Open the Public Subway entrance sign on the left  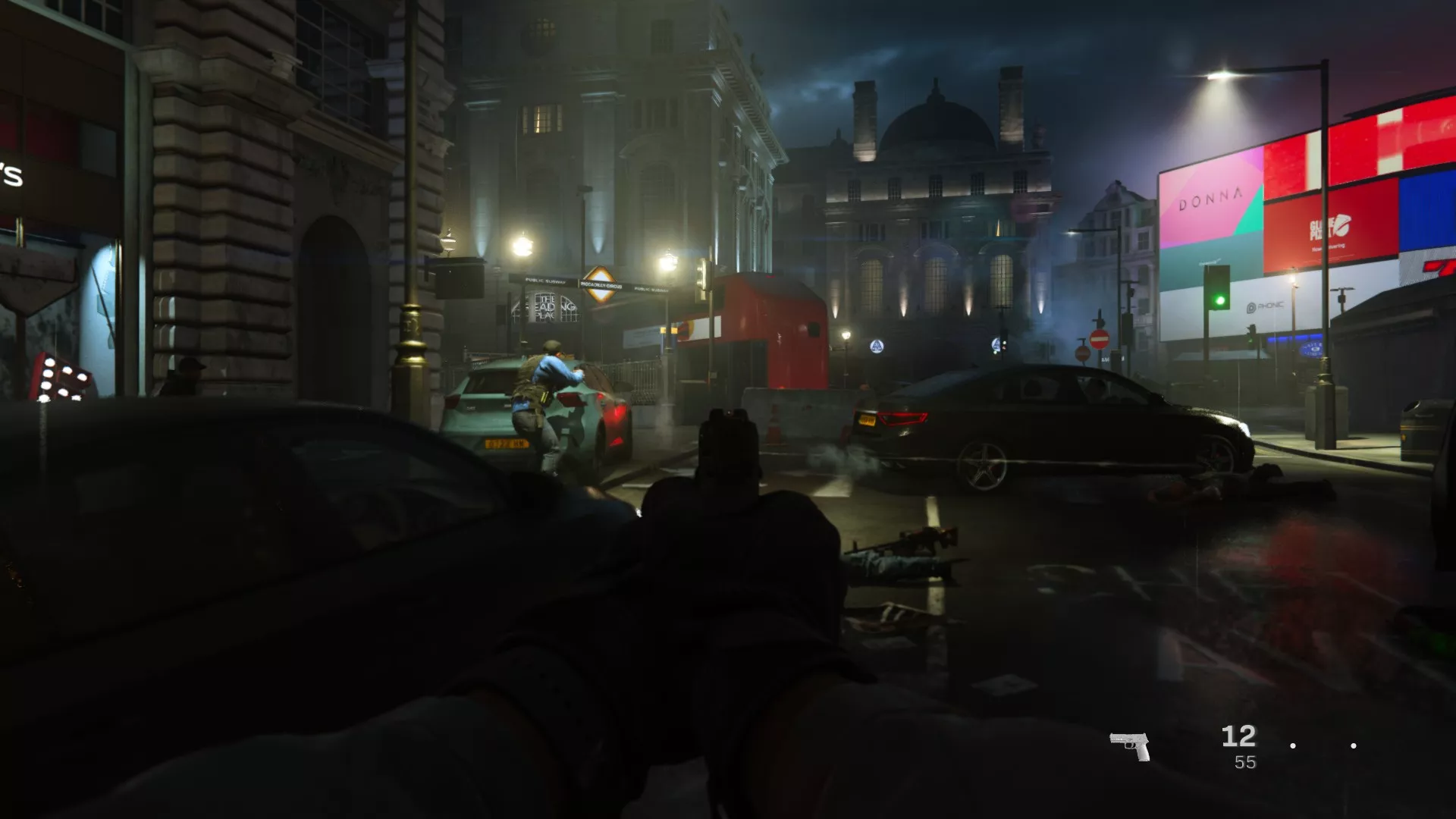(x=544, y=280)
